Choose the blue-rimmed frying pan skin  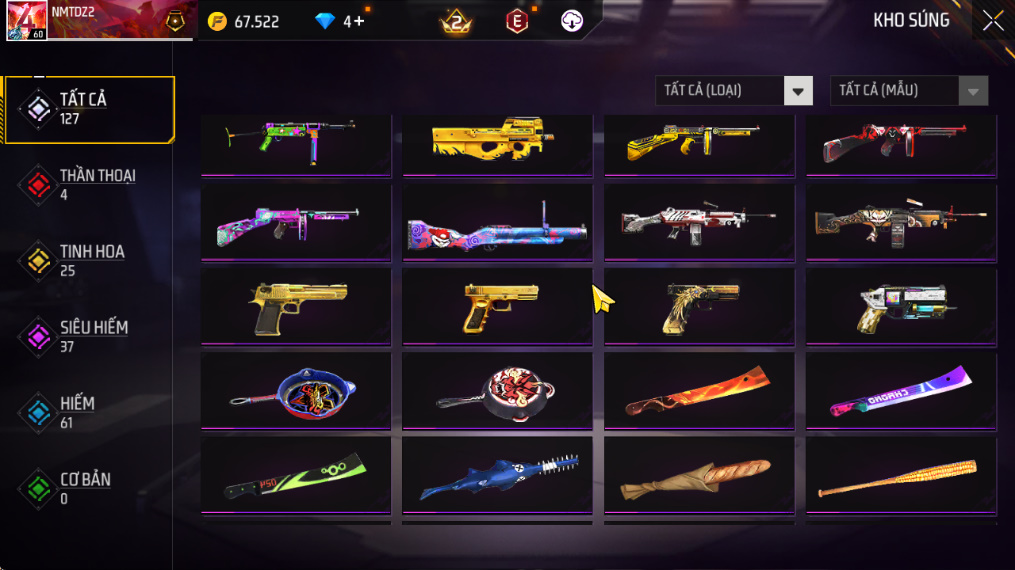pos(296,390)
